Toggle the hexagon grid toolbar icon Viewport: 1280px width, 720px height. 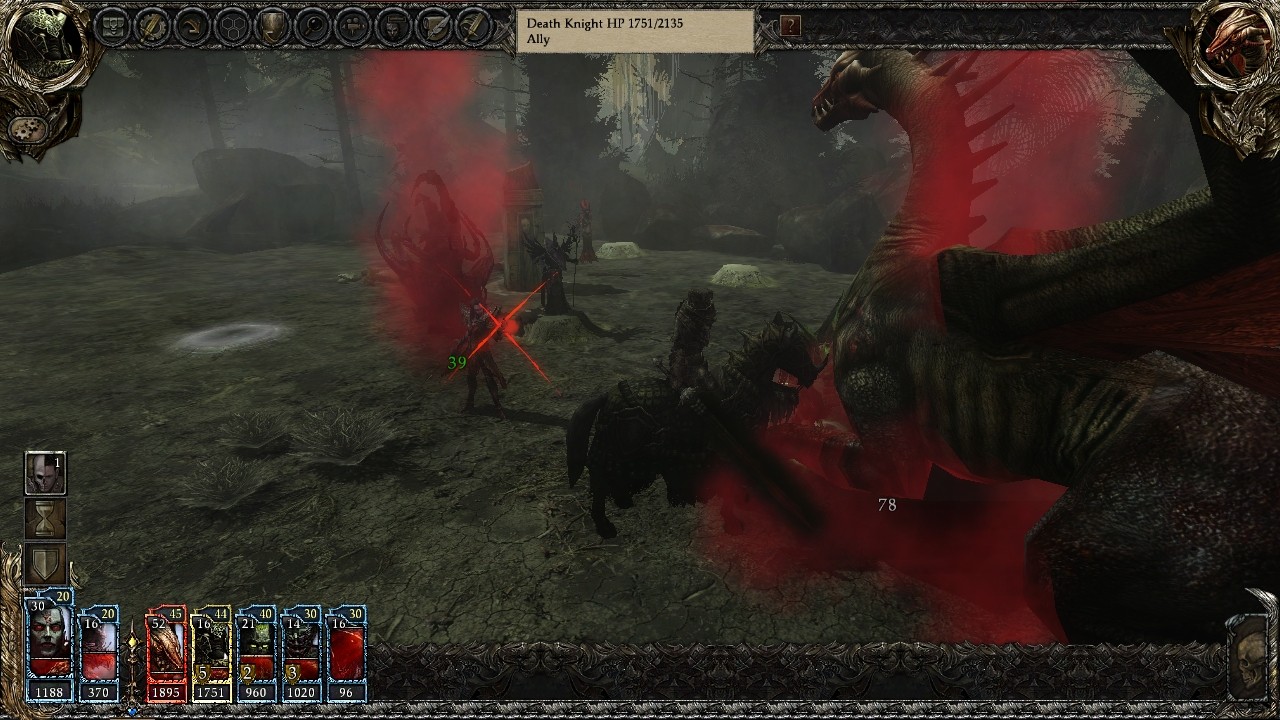click(232, 26)
